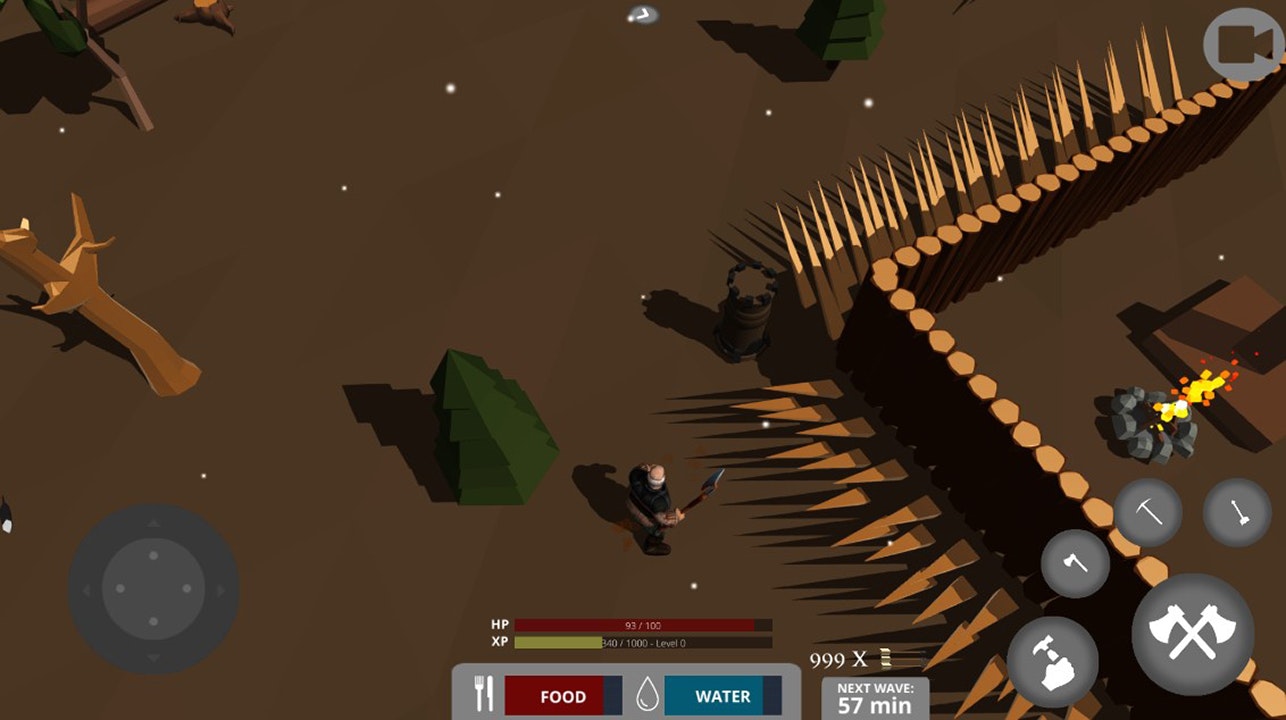Tap the virtual joystick pad

click(x=153, y=588)
